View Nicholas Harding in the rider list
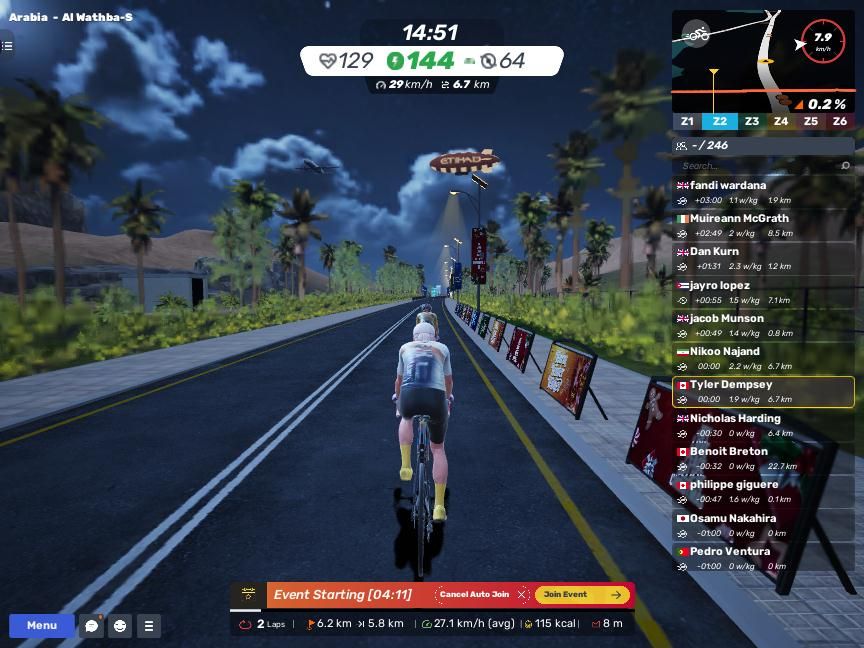This screenshot has width=864, height=648. 763,425
